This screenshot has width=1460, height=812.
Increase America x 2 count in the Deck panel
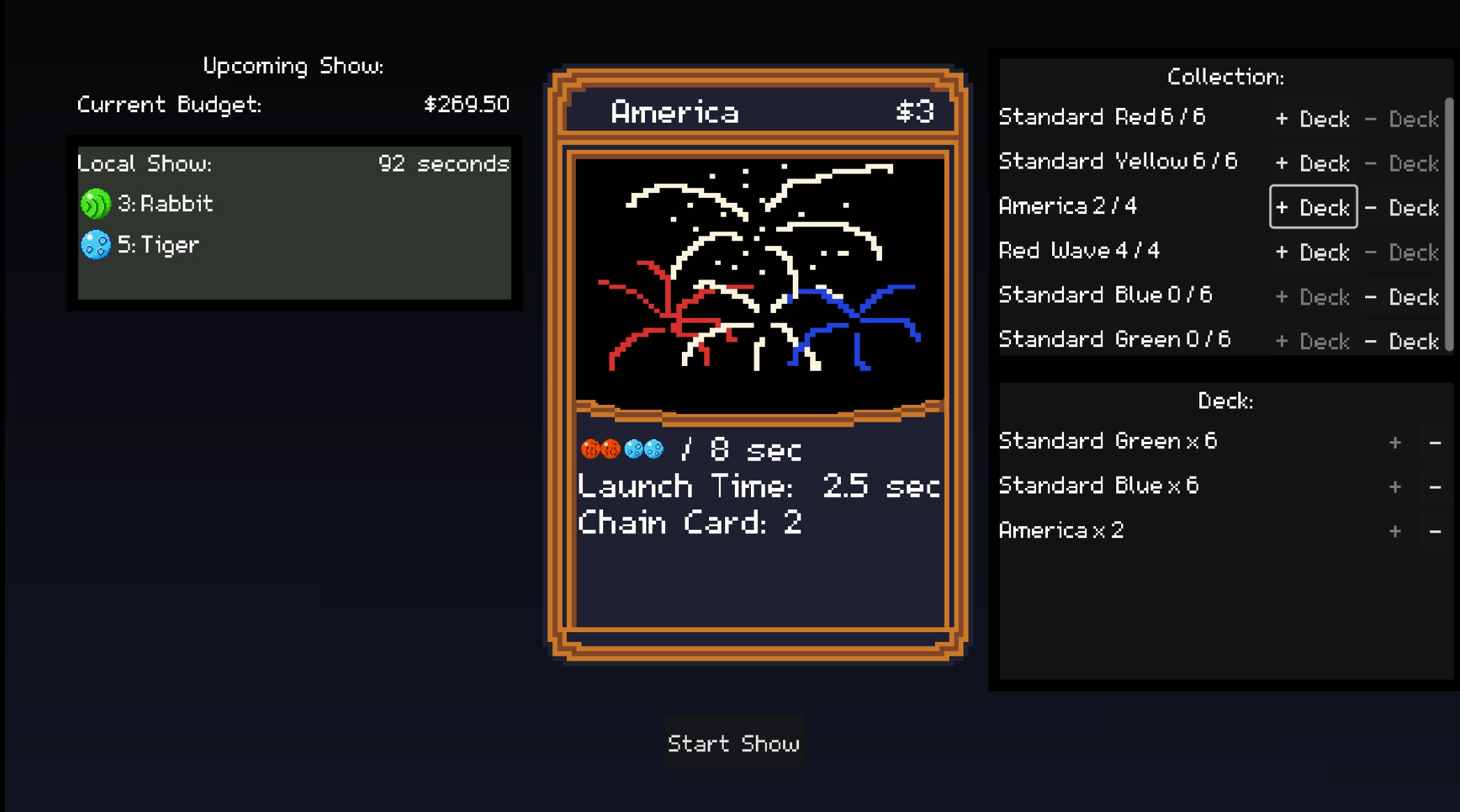(x=1395, y=530)
